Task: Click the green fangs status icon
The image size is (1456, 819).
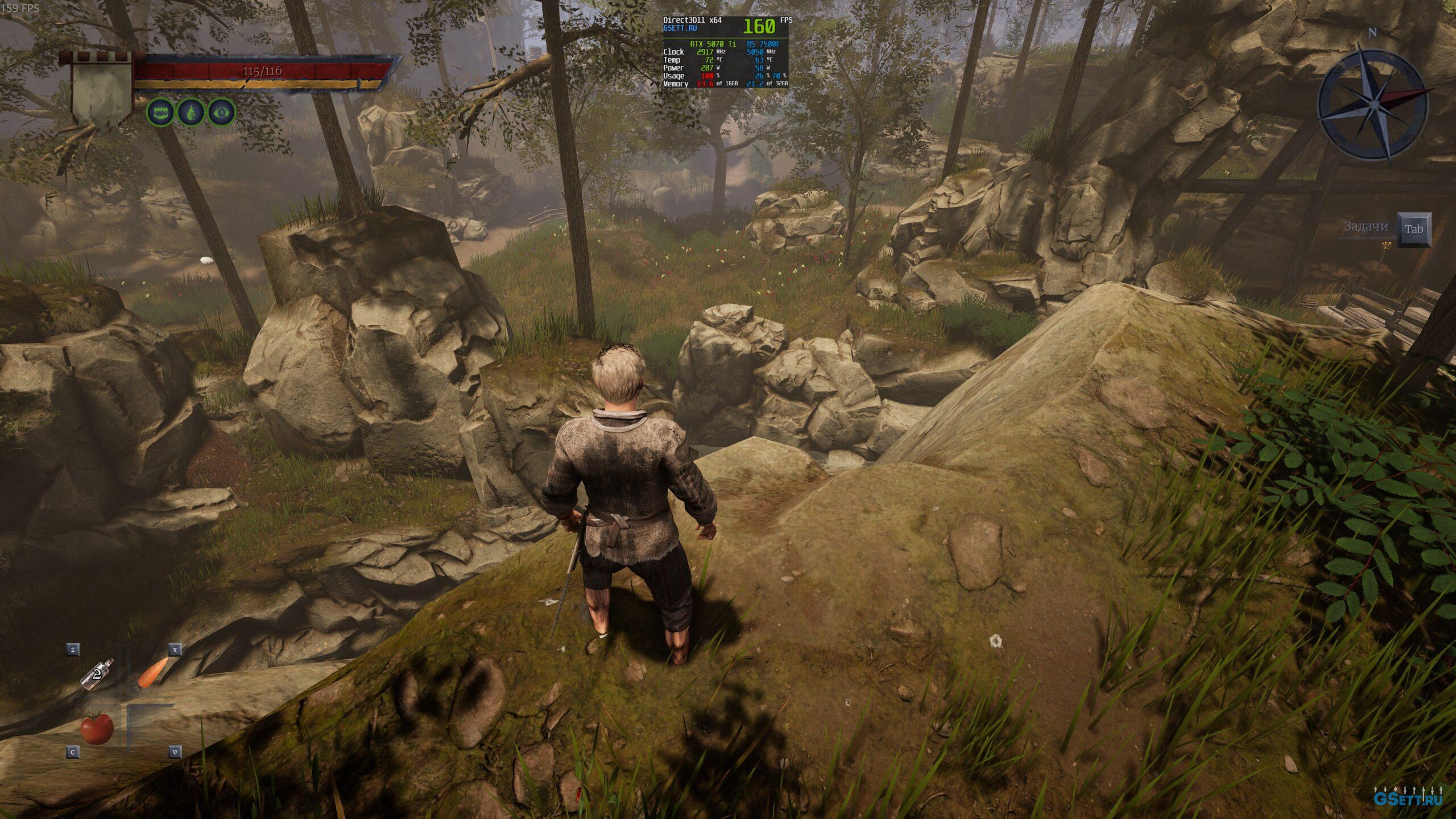Action: pos(162,113)
